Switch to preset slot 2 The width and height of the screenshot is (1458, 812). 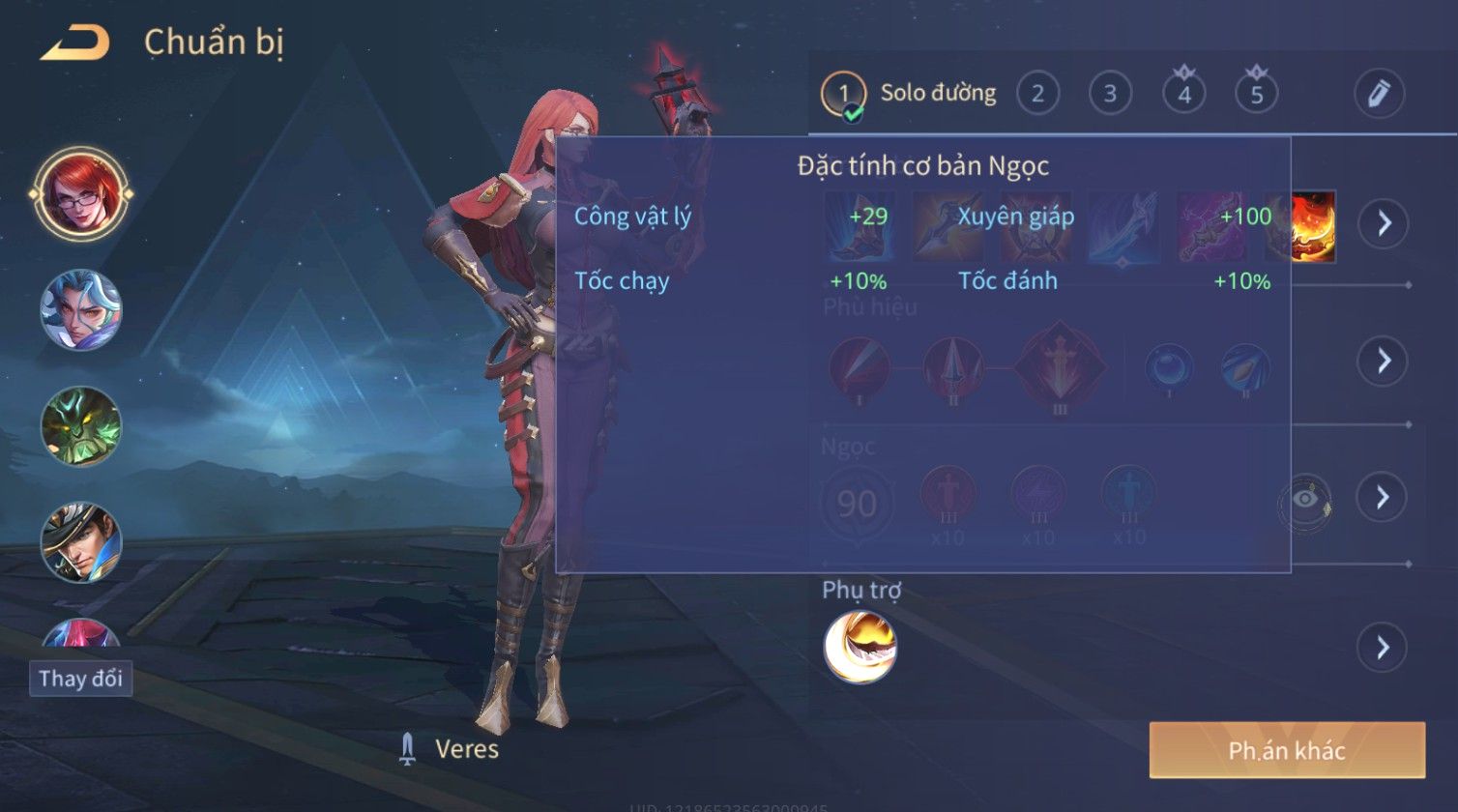(x=1037, y=94)
